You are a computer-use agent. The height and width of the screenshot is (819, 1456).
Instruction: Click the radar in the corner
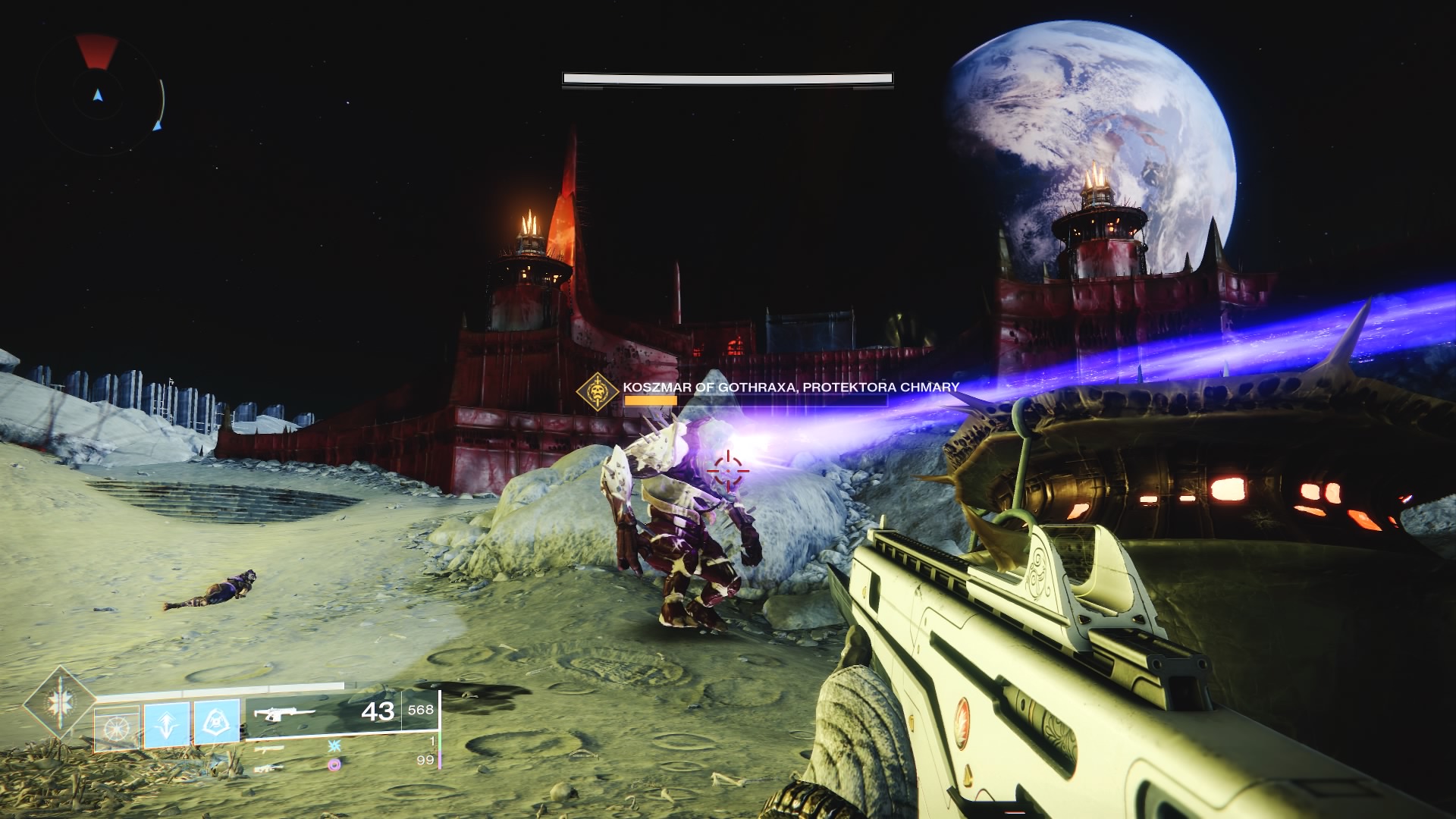click(98, 94)
